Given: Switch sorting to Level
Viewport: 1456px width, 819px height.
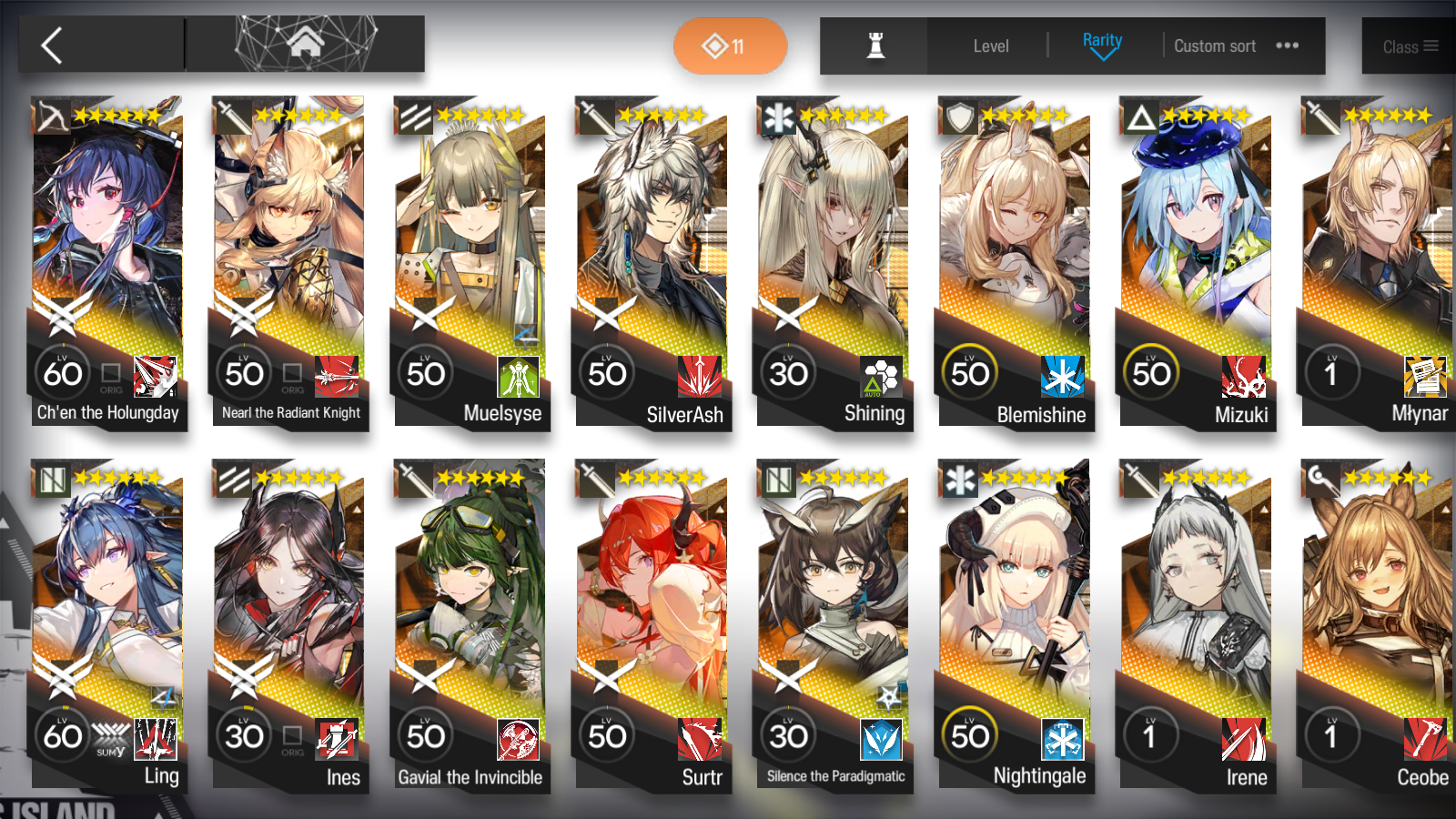Looking at the screenshot, I should [x=991, y=45].
